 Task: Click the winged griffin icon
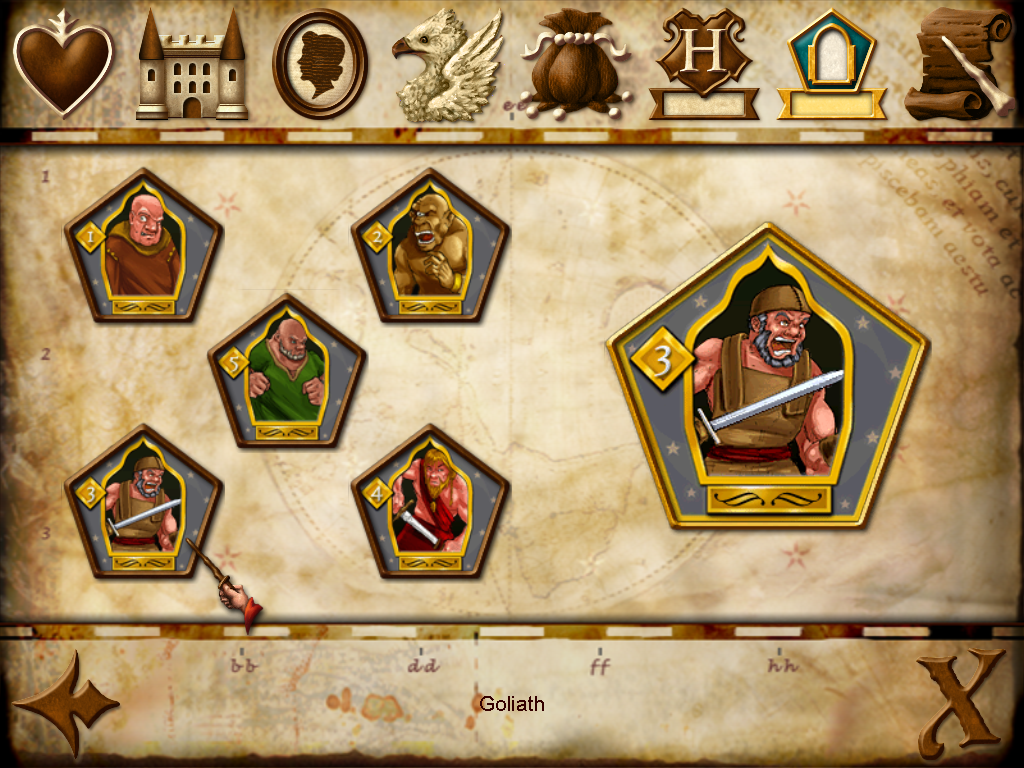pyautogui.click(x=447, y=66)
